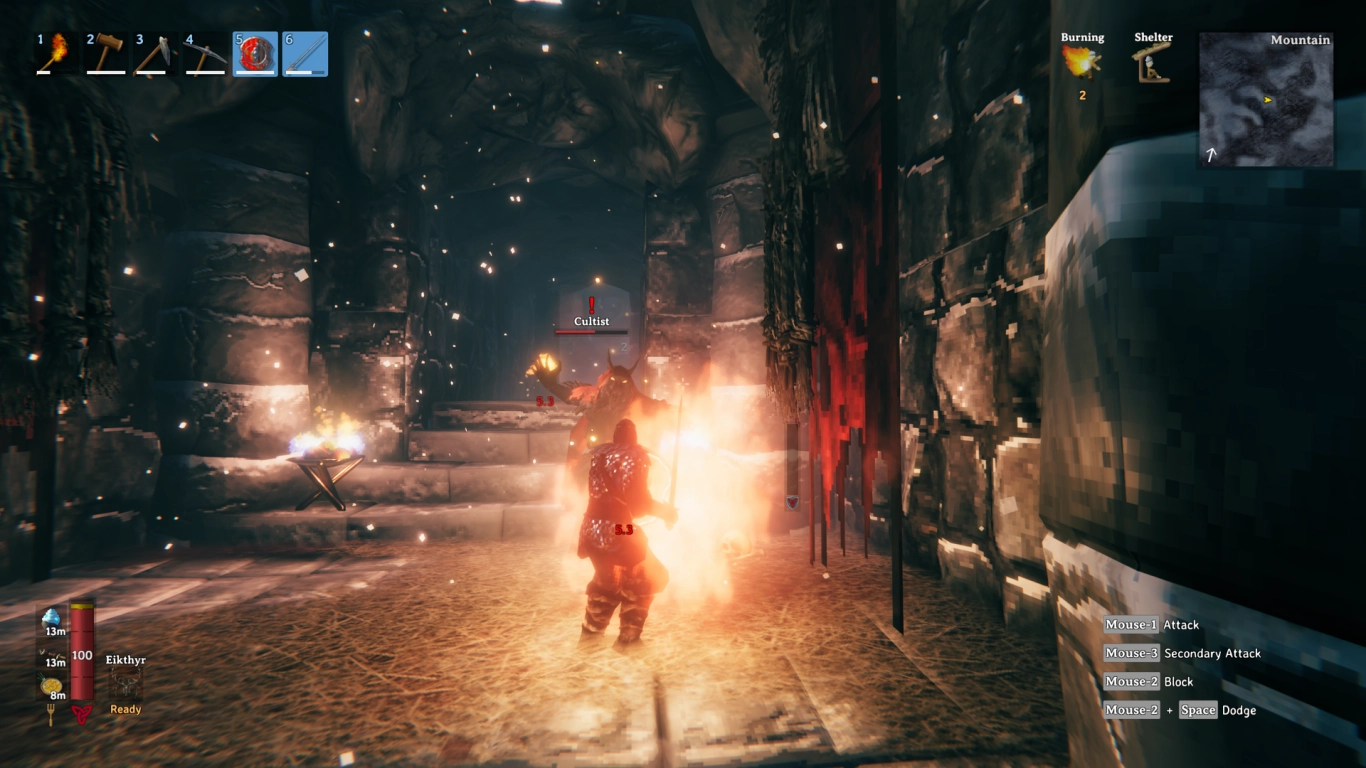Click the sausages food icon
Viewport: 1366px width, 768px height.
pos(51,653)
